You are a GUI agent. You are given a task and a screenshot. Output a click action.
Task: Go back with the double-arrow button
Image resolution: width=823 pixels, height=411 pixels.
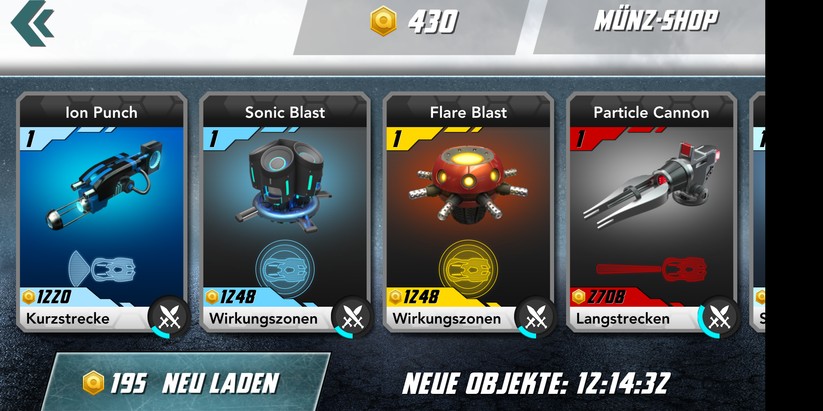(33, 22)
